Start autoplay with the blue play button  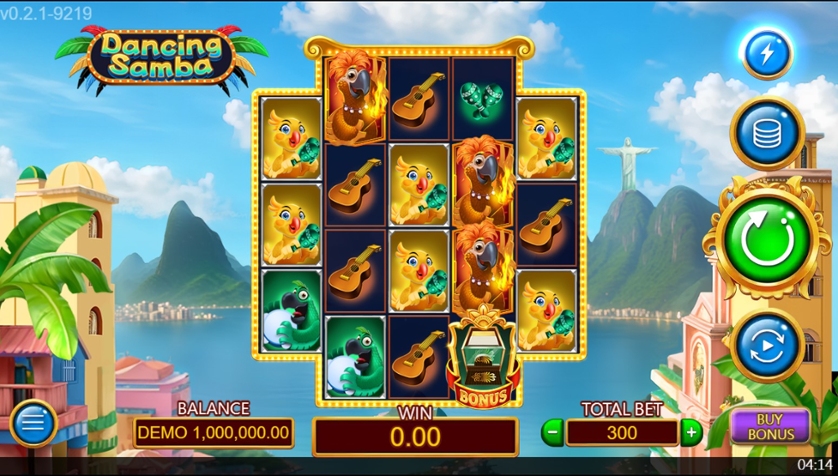pyautogui.click(x=767, y=346)
